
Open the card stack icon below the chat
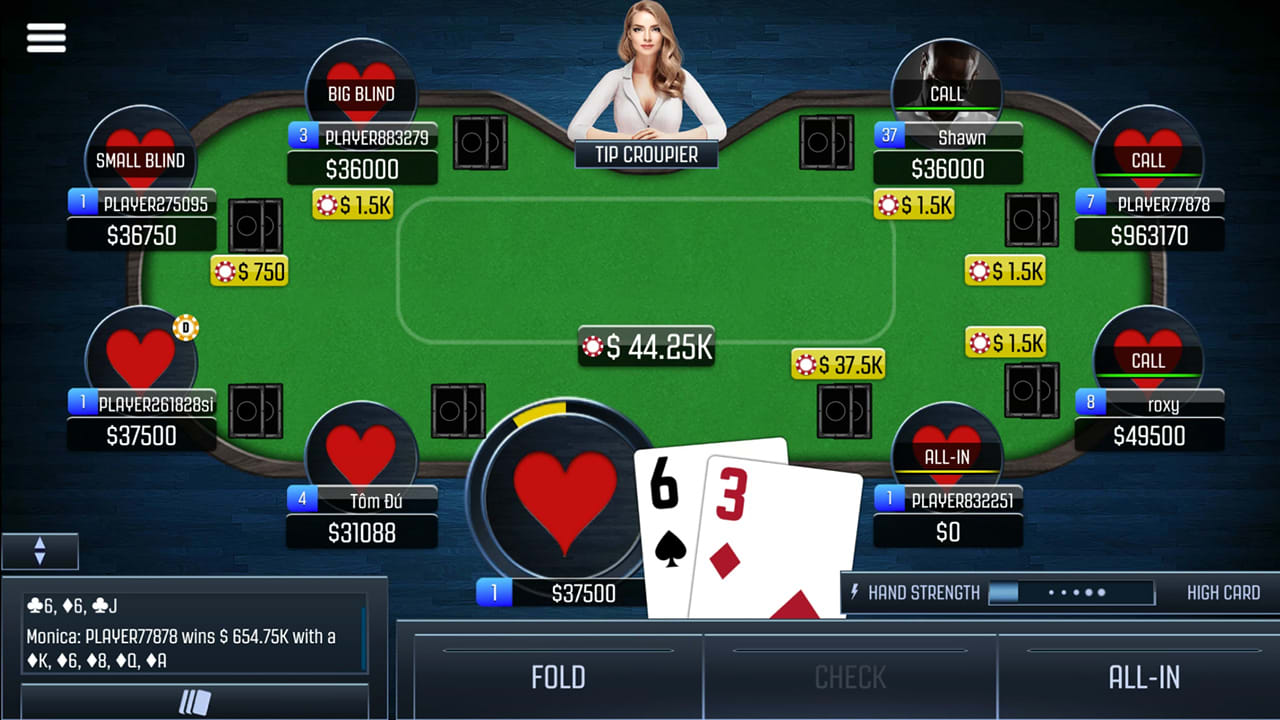pyautogui.click(x=197, y=703)
